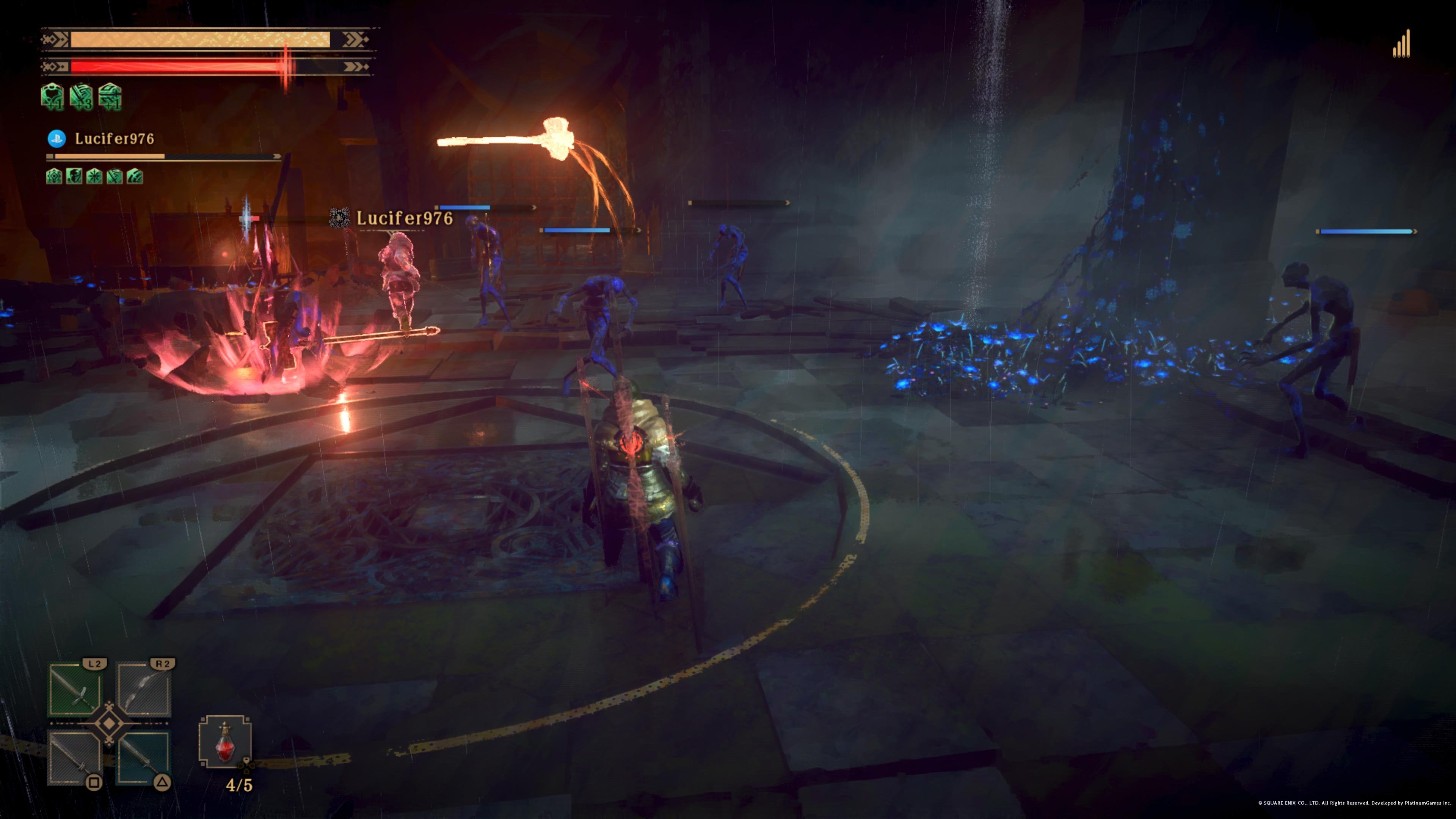The image size is (1456, 819).
Task: Check the claw slash buff under Lucifer976
Action: [135, 176]
